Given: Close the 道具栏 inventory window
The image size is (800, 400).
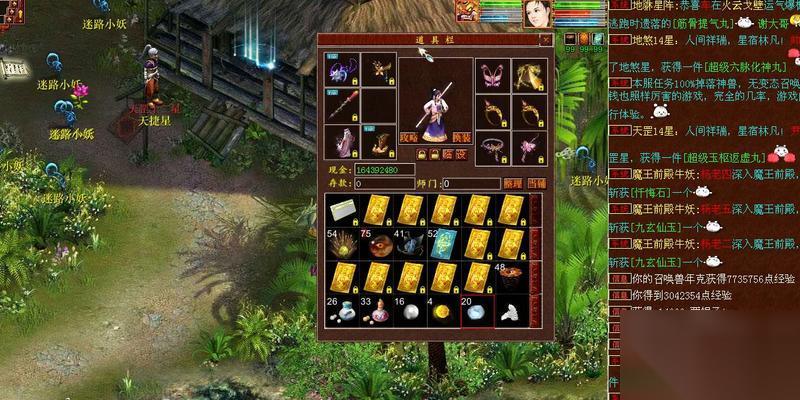Looking at the screenshot, I should [x=545, y=40].
